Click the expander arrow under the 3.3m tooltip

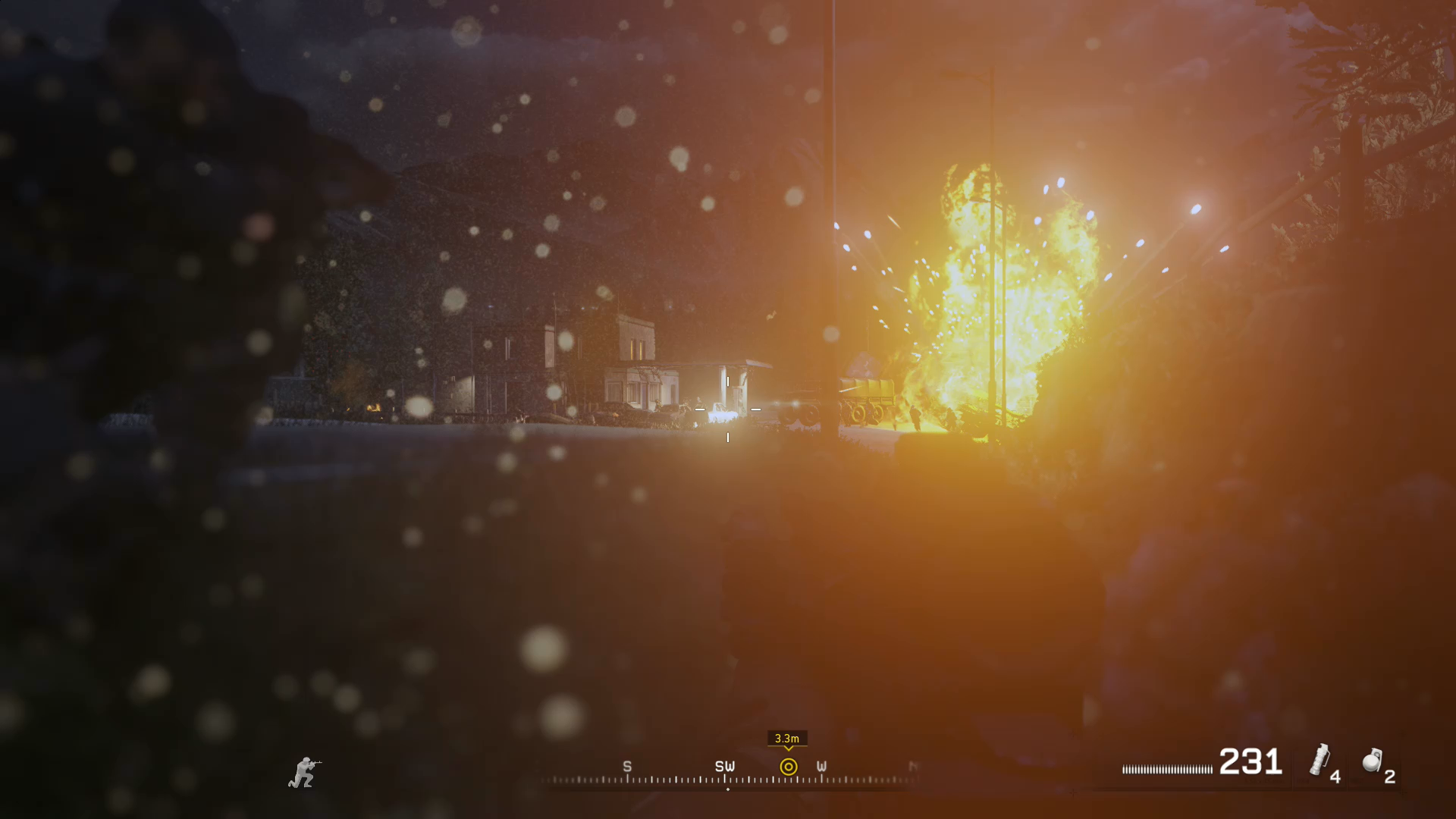tap(789, 750)
